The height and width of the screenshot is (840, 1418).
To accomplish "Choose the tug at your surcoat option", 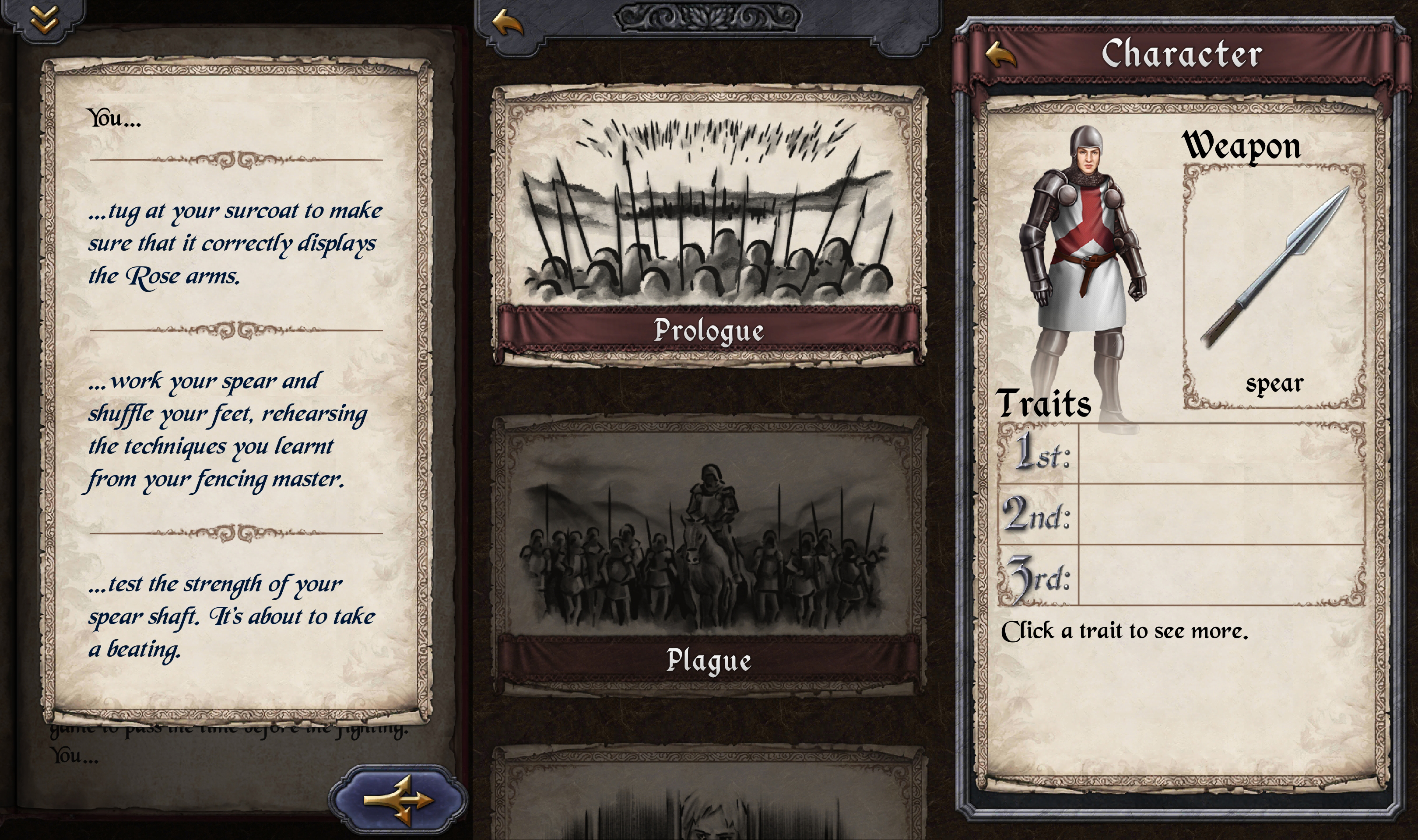I will point(235,243).
